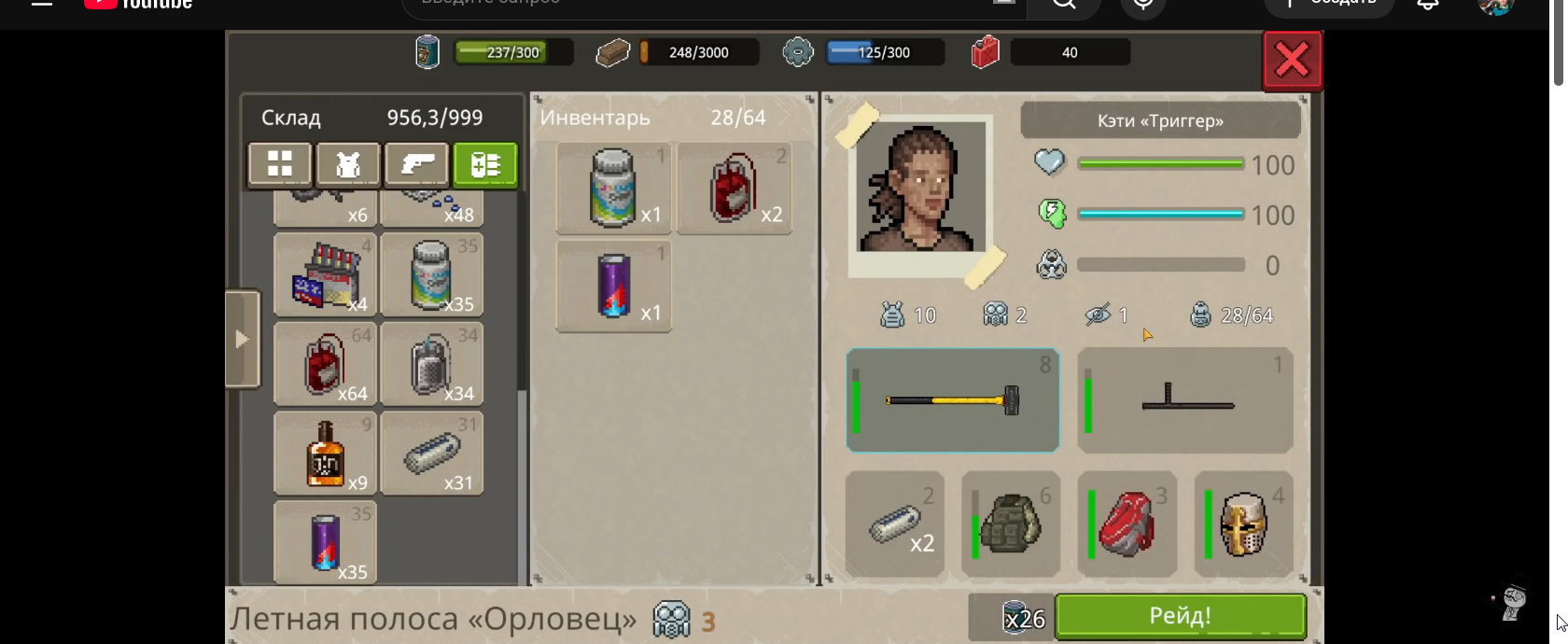This screenshot has height=644, width=1568.
Task: Select the equipped sledgehammer weapon slot
Action: point(952,400)
